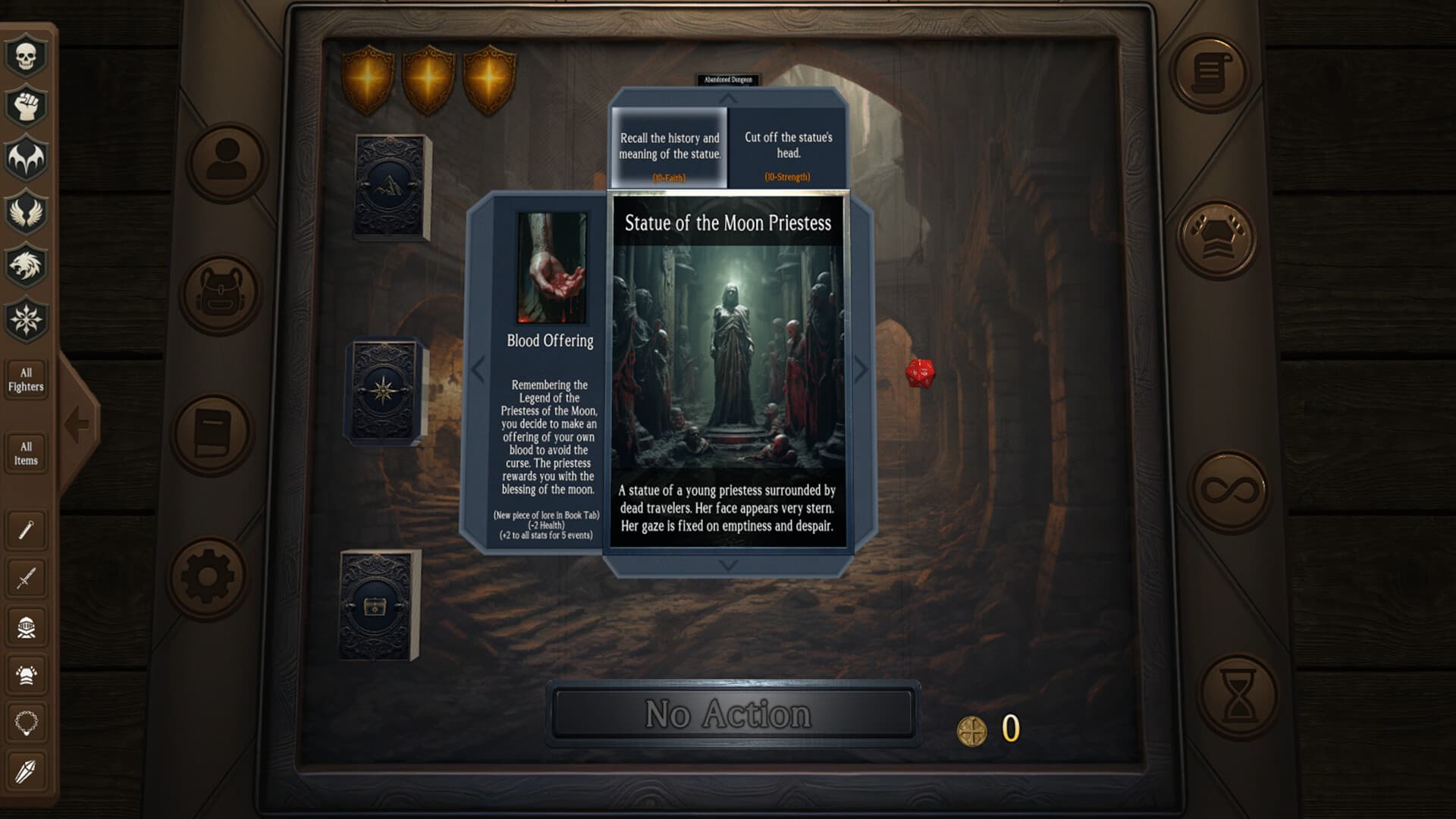Toggle the crossed swords equipment filter
Viewport: 1456px width, 819px height.
click(x=25, y=579)
